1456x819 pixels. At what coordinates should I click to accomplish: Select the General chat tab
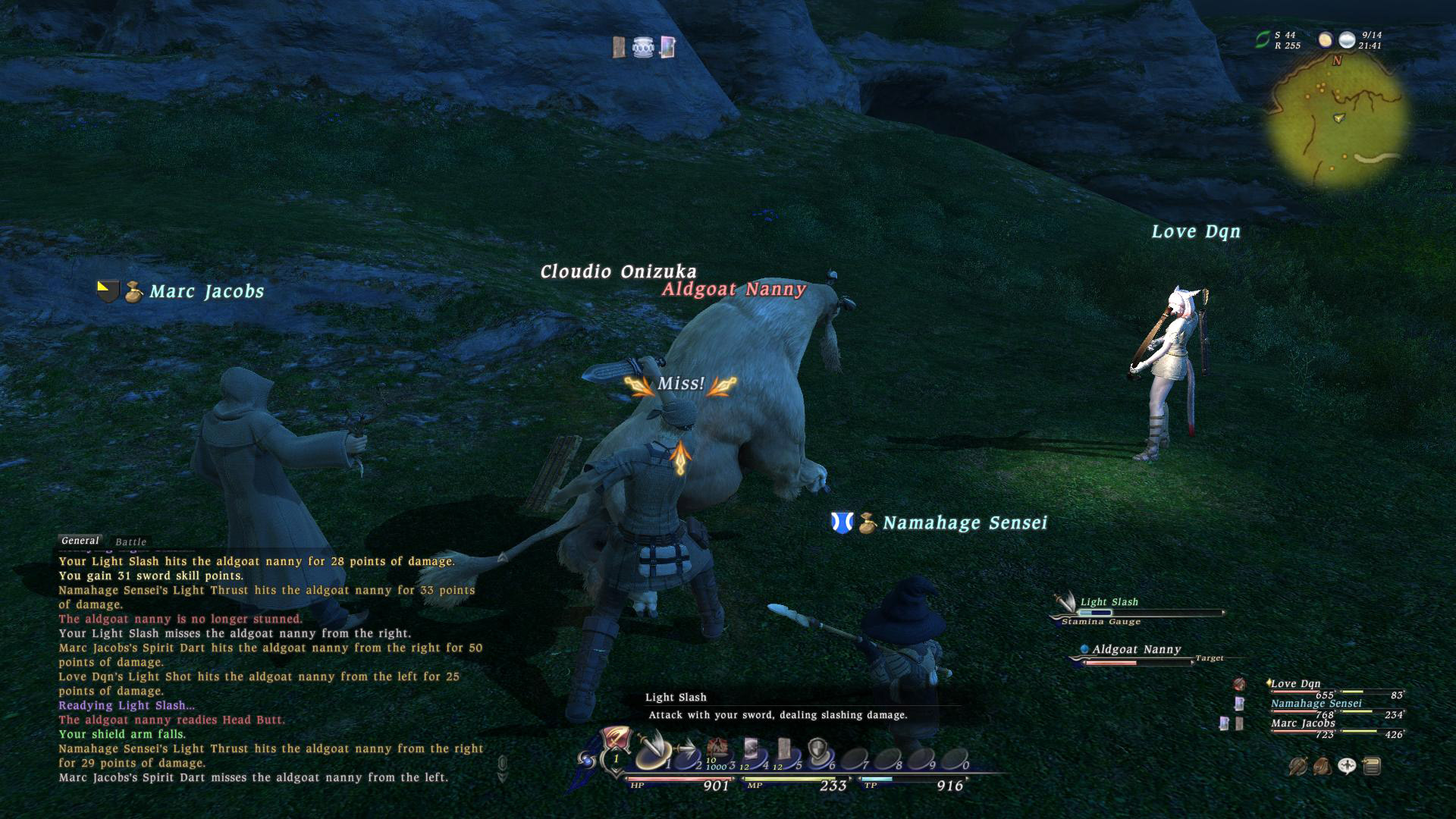point(80,541)
